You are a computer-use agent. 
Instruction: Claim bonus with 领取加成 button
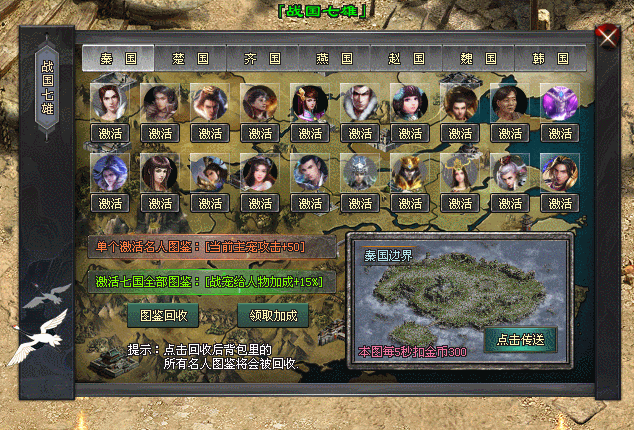[x=272, y=315]
